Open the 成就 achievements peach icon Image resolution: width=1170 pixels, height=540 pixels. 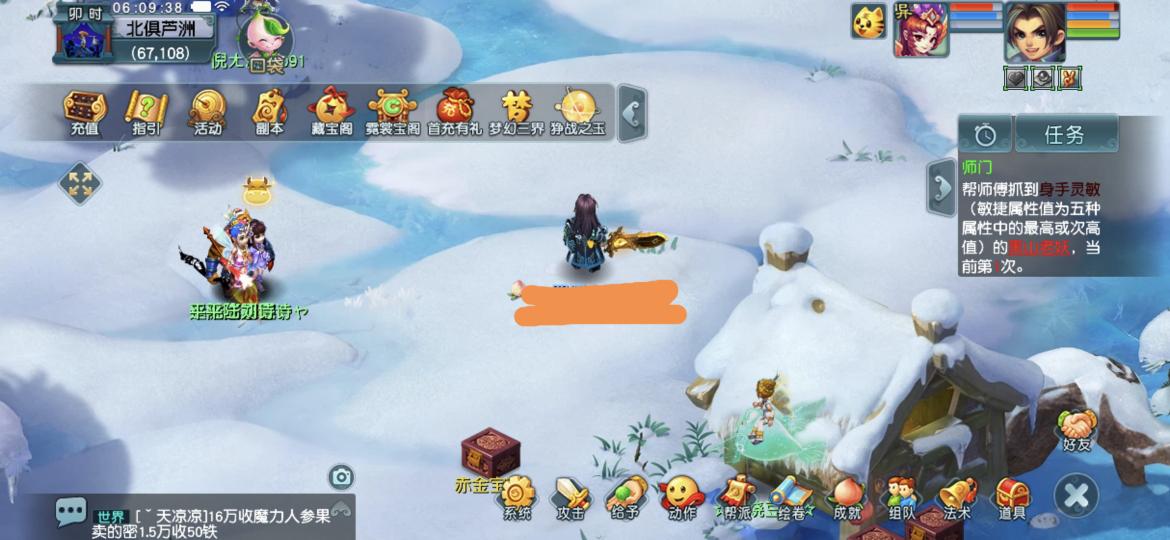point(847,496)
